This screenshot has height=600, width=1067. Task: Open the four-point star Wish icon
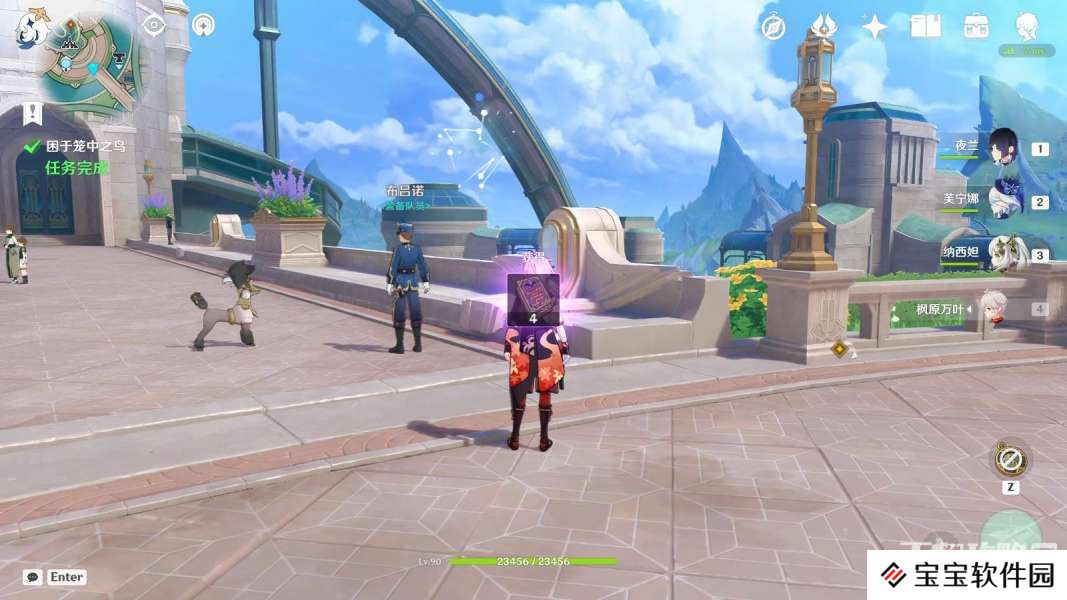(874, 27)
